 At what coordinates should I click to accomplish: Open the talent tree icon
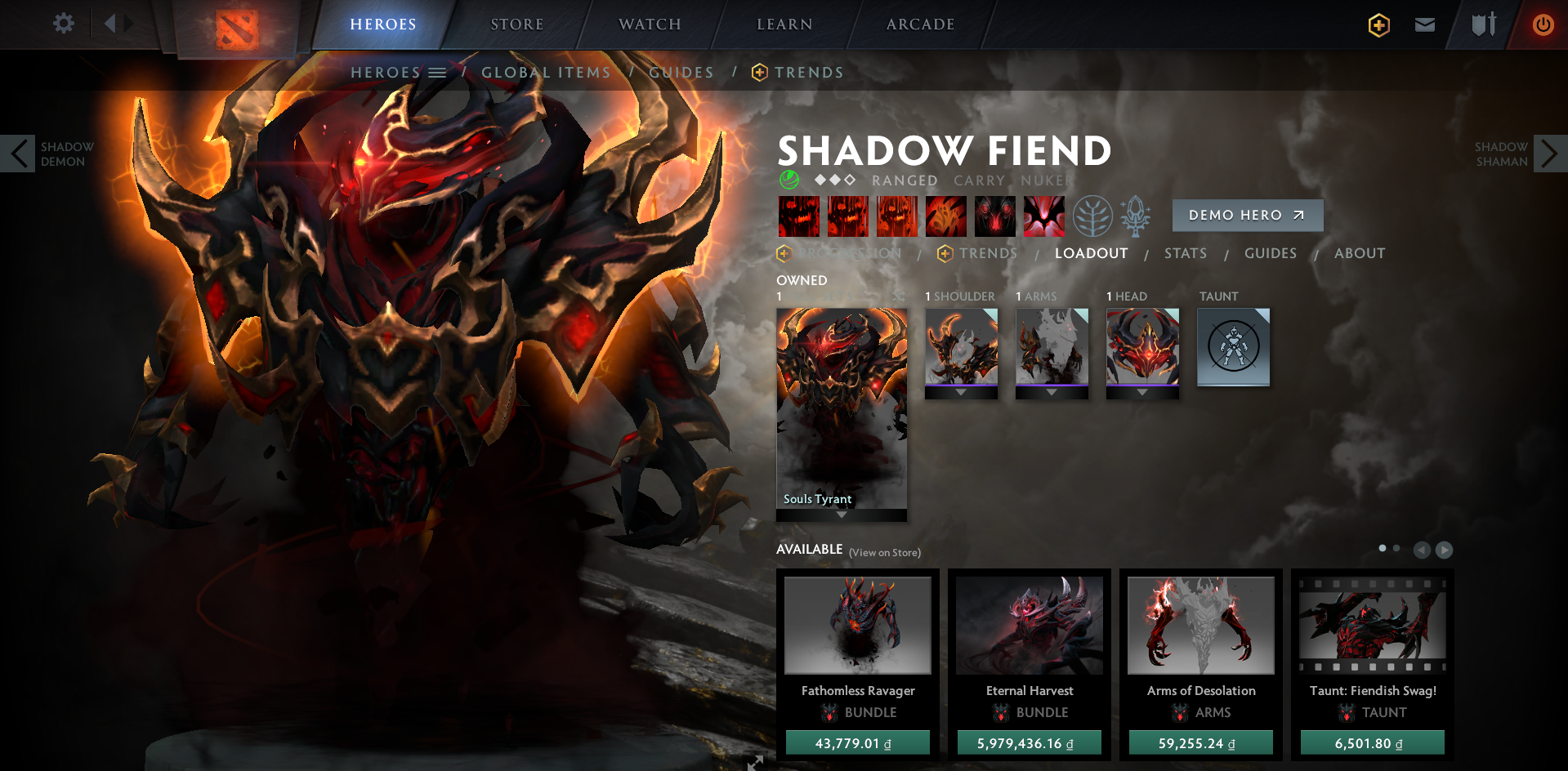point(1095,216)
